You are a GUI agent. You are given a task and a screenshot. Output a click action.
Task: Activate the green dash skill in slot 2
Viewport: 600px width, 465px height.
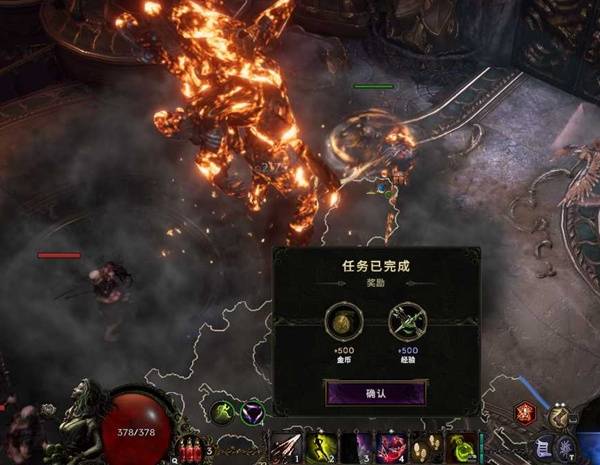click(320, 447)
